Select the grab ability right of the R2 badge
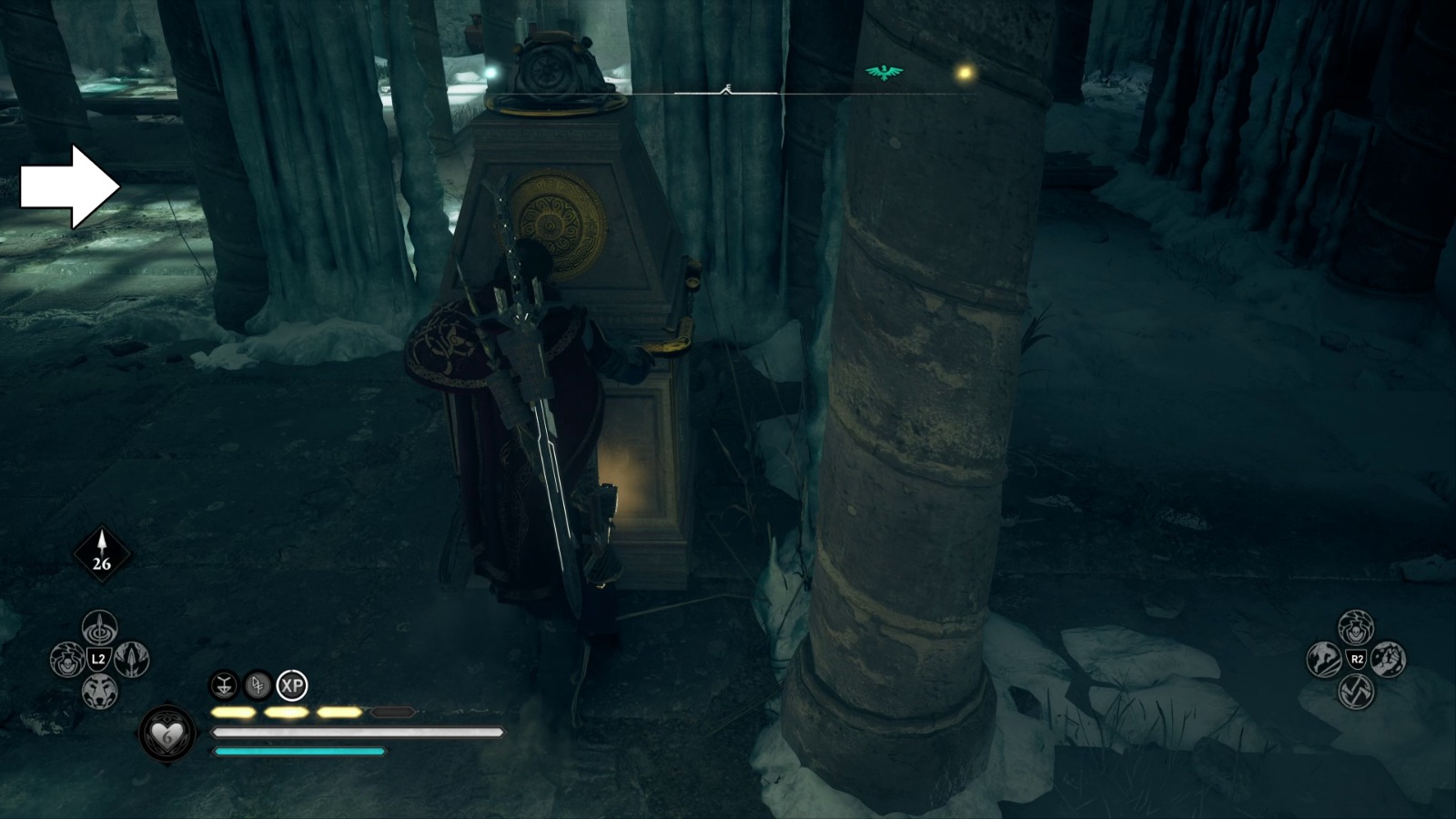Viewport: 1456px width, 819px height. coord(1390,659)
